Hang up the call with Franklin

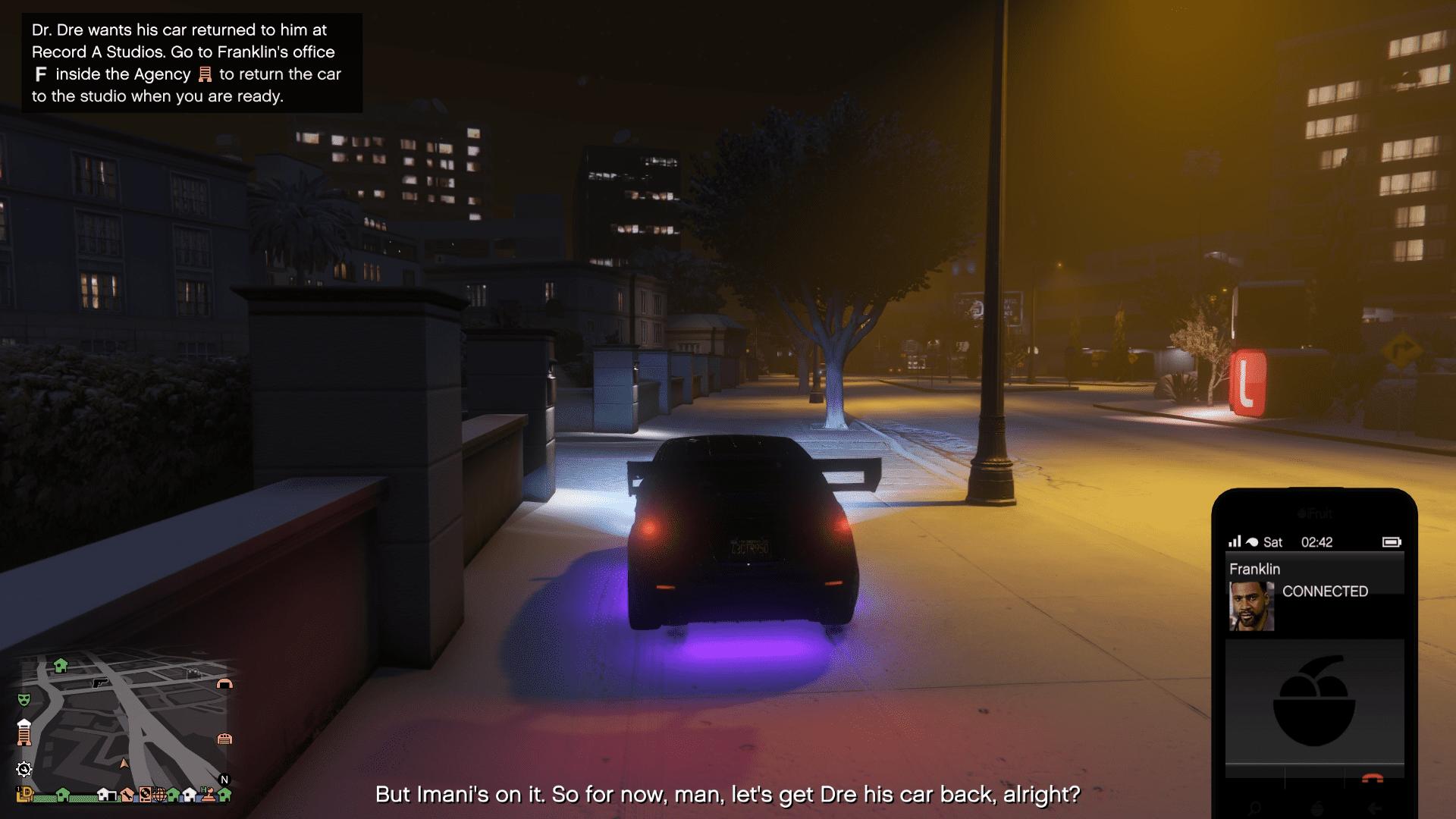coord(1372,779)
